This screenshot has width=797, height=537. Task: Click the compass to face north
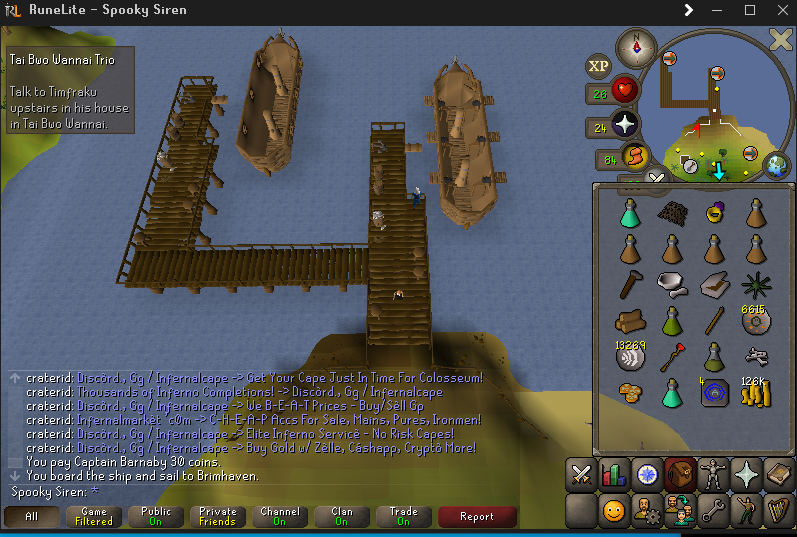tap(636, 45)
